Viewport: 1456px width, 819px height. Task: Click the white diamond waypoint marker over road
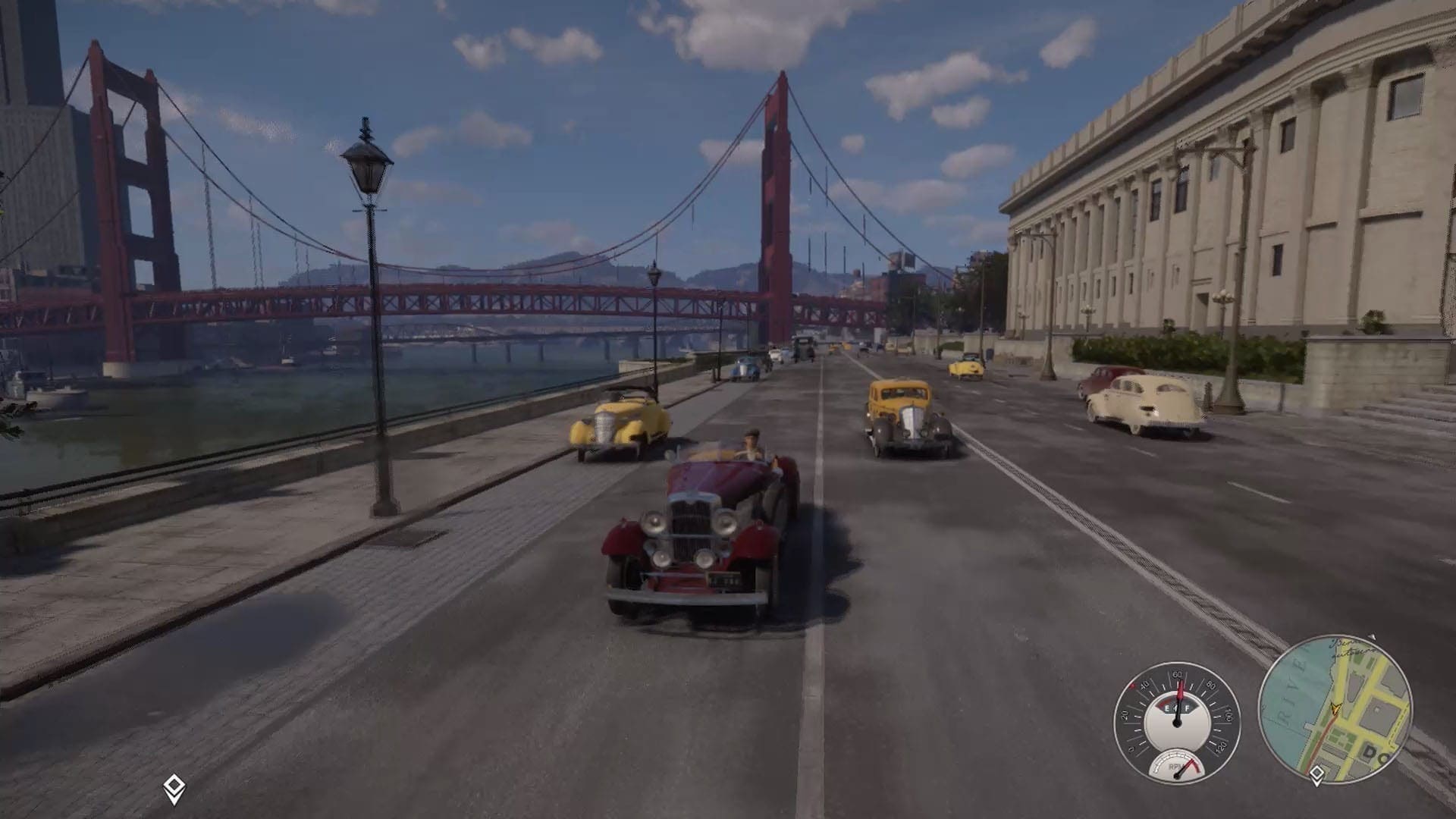(174, 789)
